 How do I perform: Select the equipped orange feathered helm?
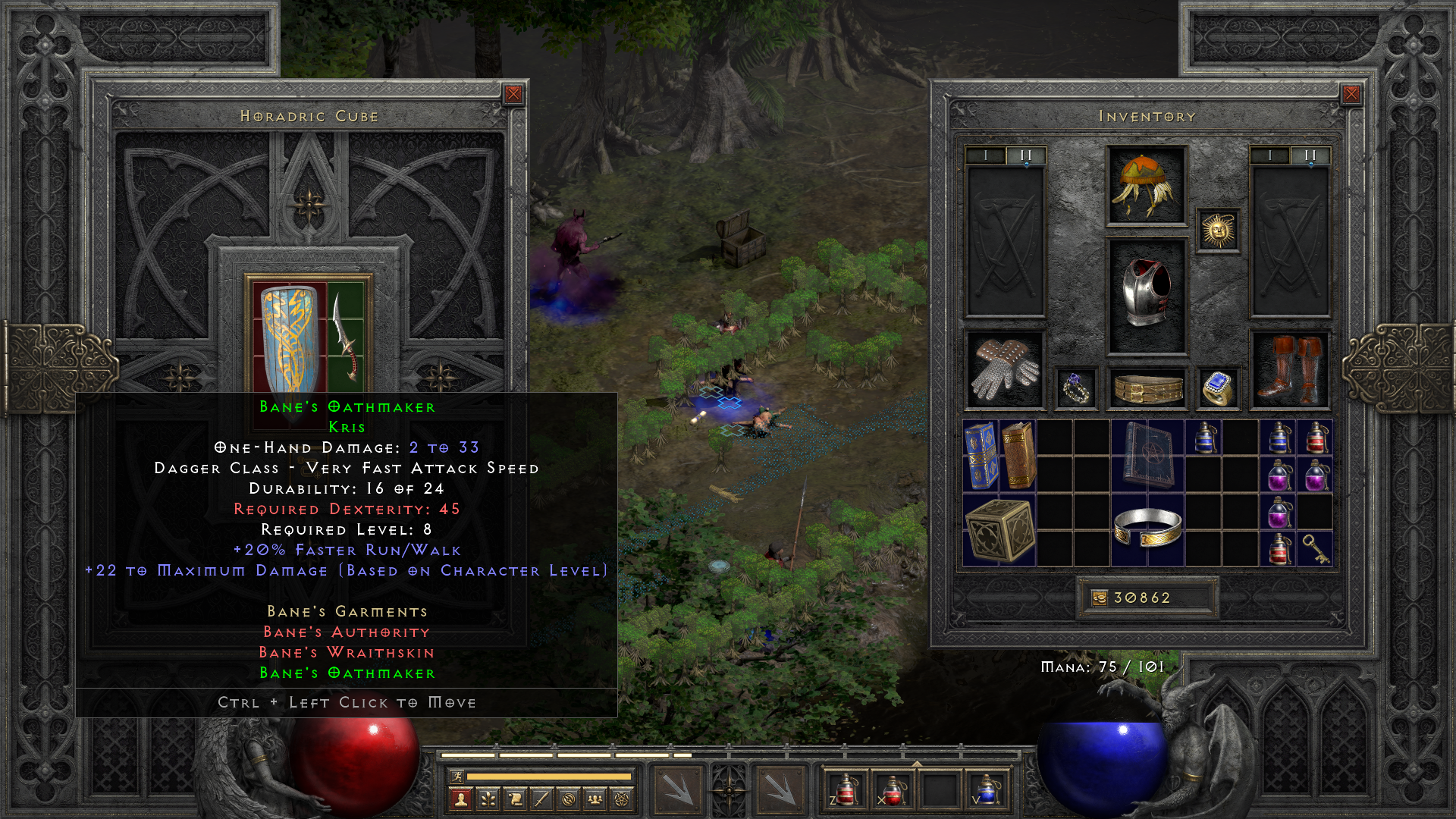1146,186
